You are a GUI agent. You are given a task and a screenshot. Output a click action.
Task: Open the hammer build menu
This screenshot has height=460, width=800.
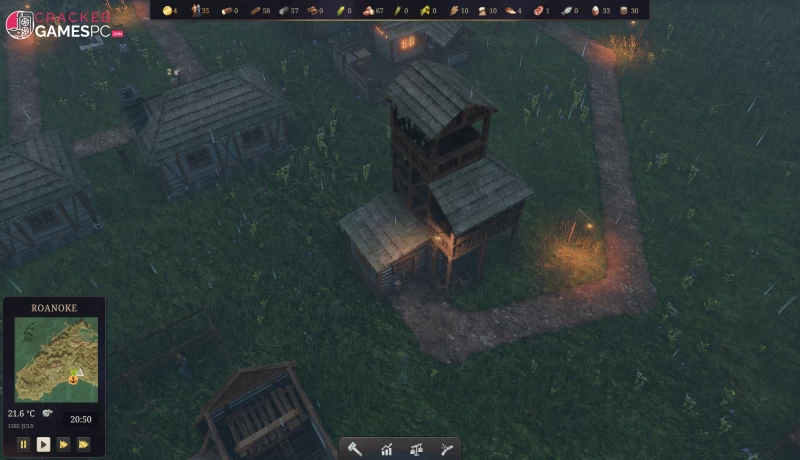click(355, 449)
